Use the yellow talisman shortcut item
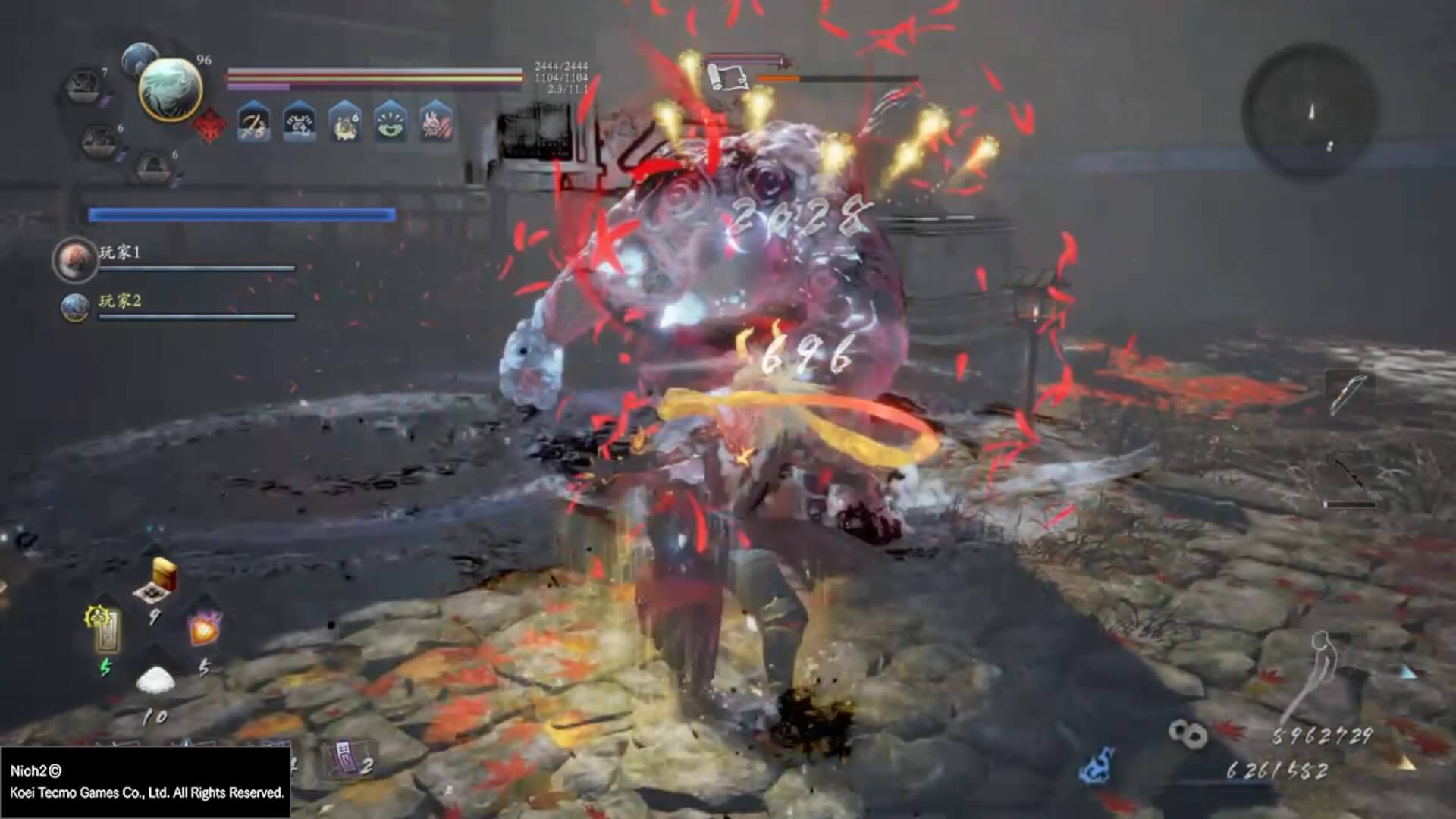The height and width of the screenshot is (819, 1456). tap(105, 629)
